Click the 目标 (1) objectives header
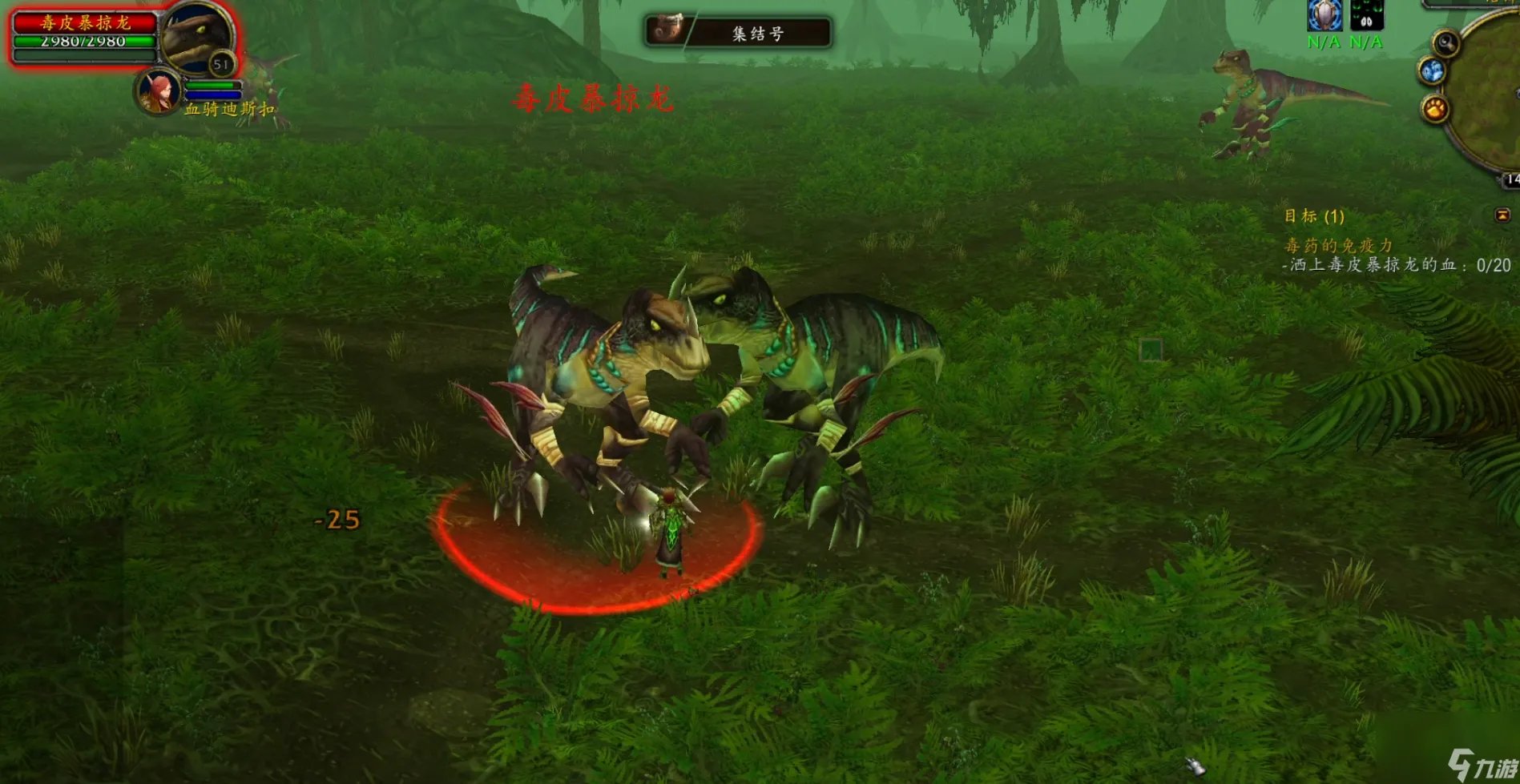The height and width of the screenshot is (784, 1520). pyautogui.click(x=1314, y=216)
